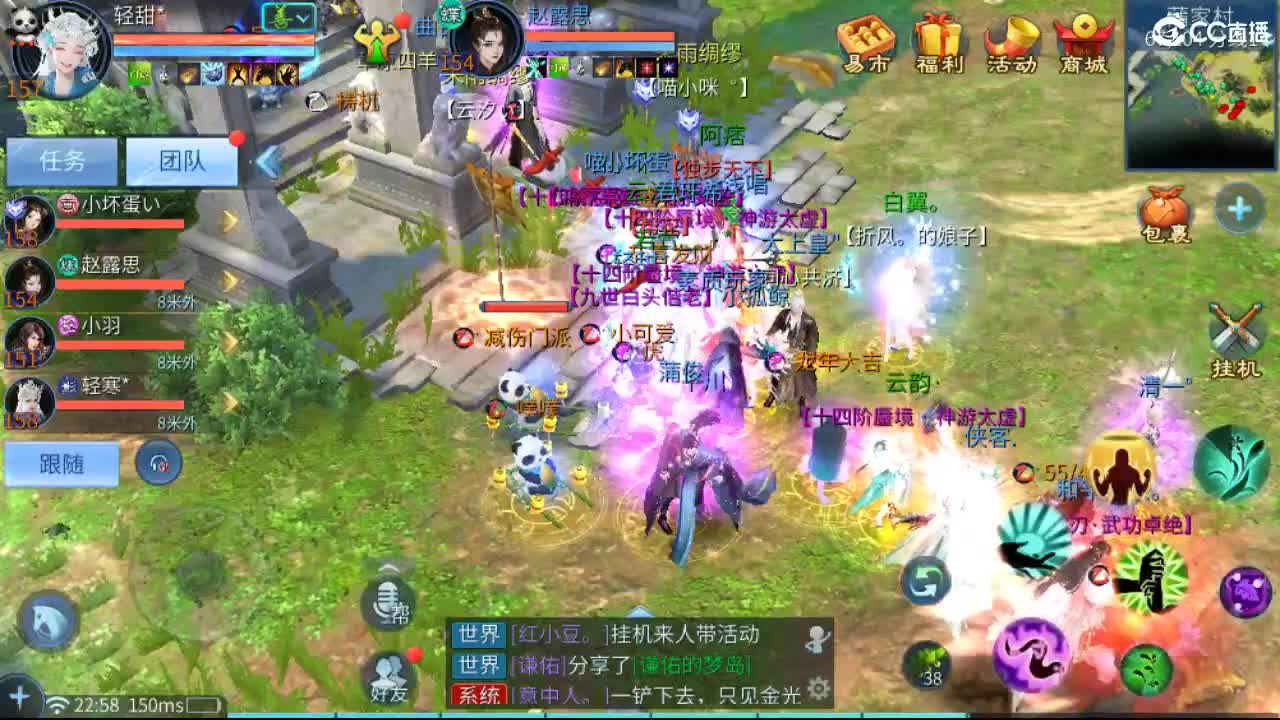Image resolution: width=1280 pixels, height=720 pixels.
Task: Mute the voice chat headset
Action: 155,463
